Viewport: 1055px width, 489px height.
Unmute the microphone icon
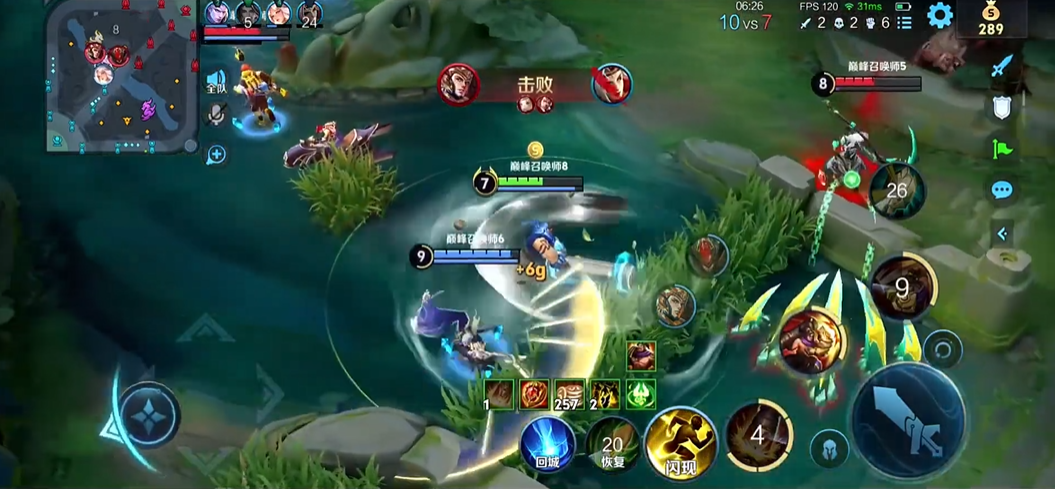coord(216,115)
